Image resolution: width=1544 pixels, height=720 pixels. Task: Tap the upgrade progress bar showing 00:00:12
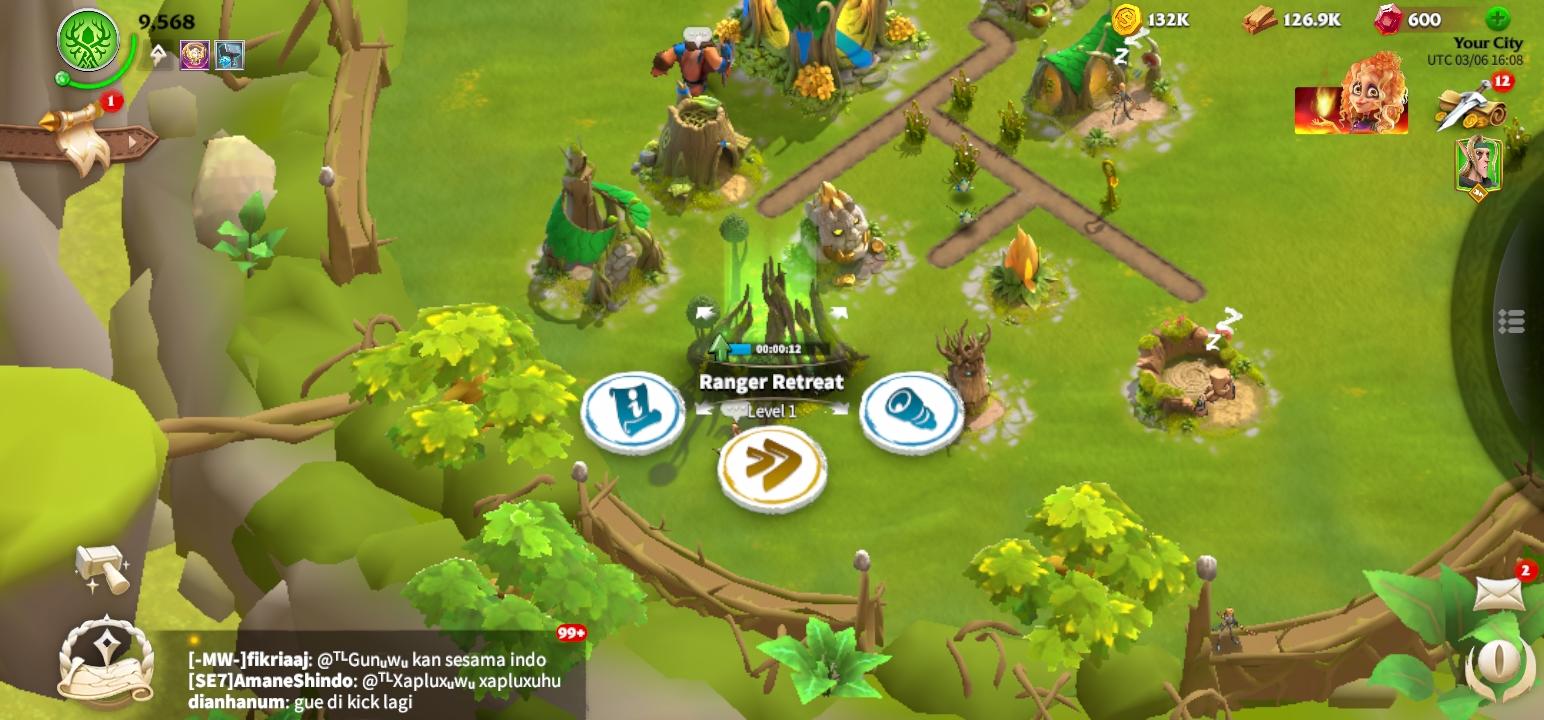point(773,347)
